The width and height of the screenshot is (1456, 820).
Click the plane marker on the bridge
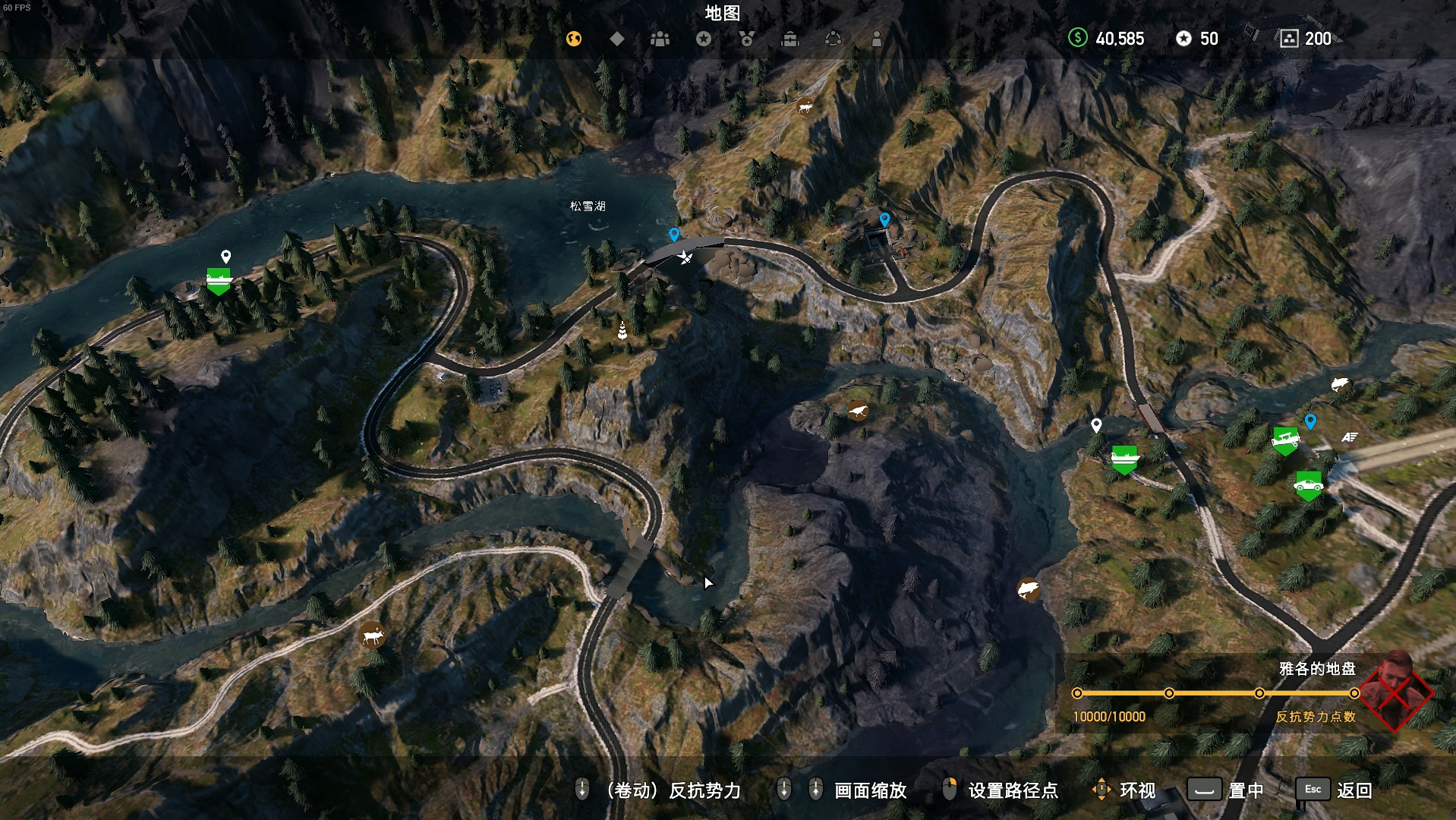click(x=685, y=257)
